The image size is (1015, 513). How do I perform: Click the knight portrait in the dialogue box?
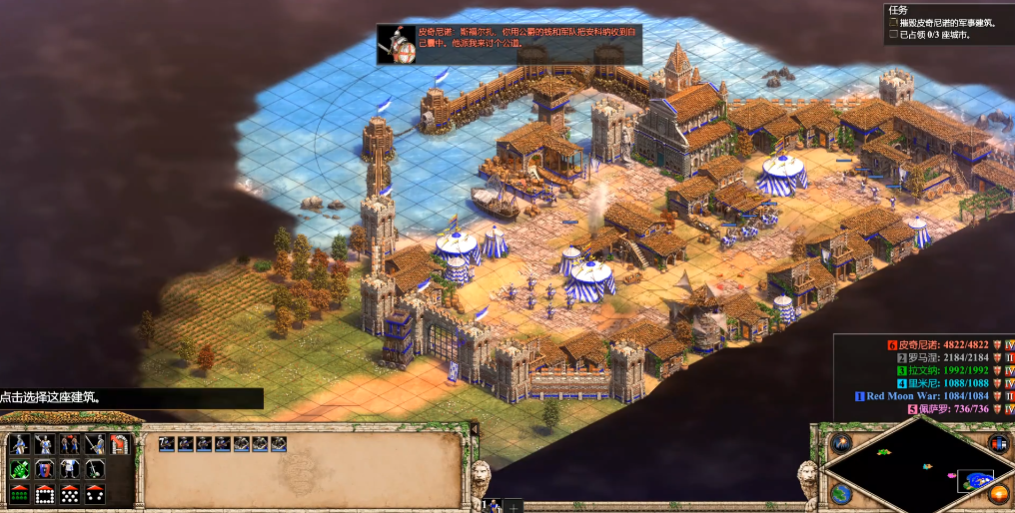tap(398, 45)
